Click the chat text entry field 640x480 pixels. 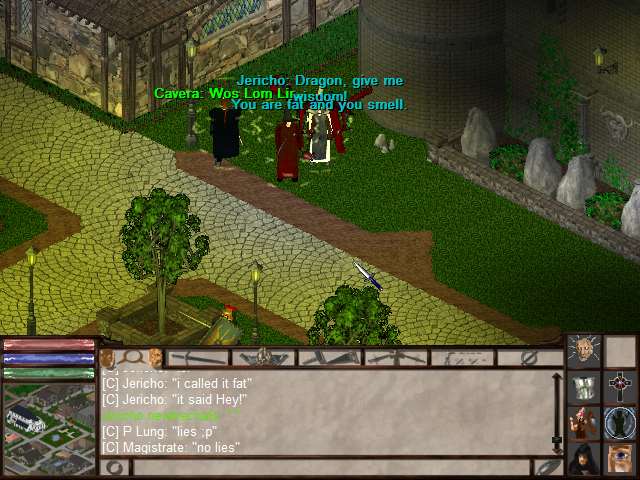[330, 467]
